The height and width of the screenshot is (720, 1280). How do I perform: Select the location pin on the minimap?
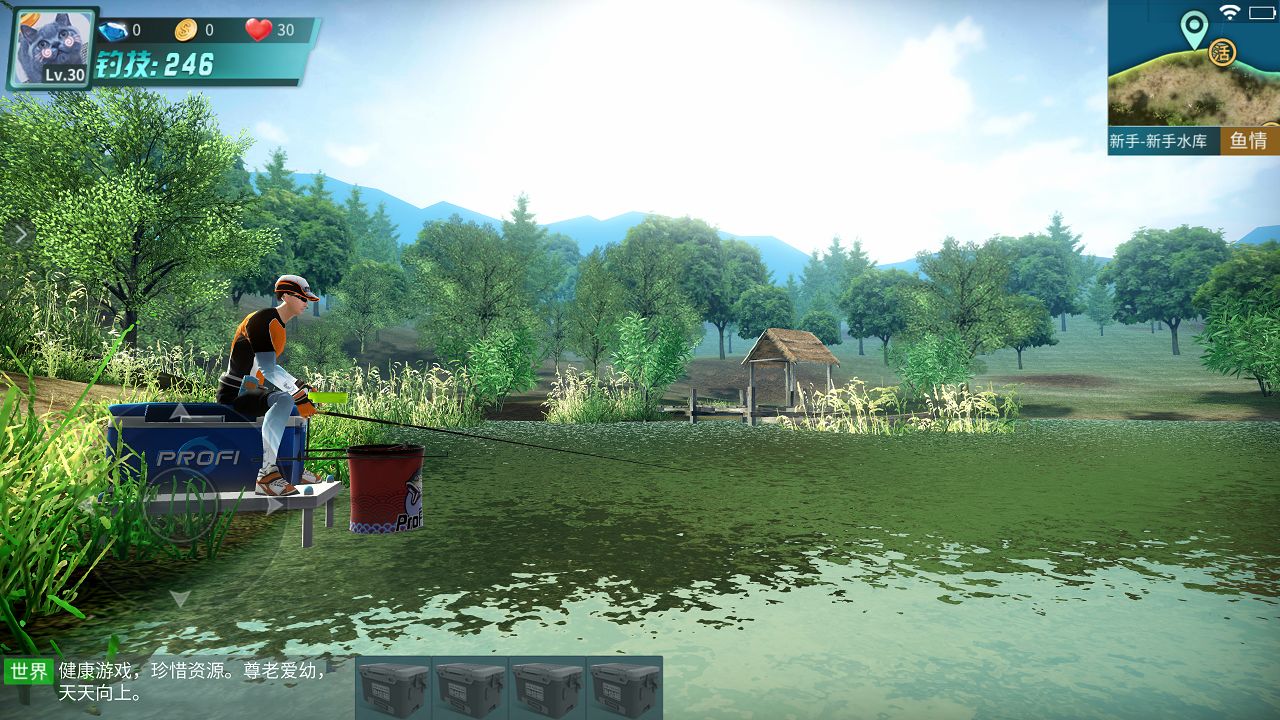[1193, 28]
